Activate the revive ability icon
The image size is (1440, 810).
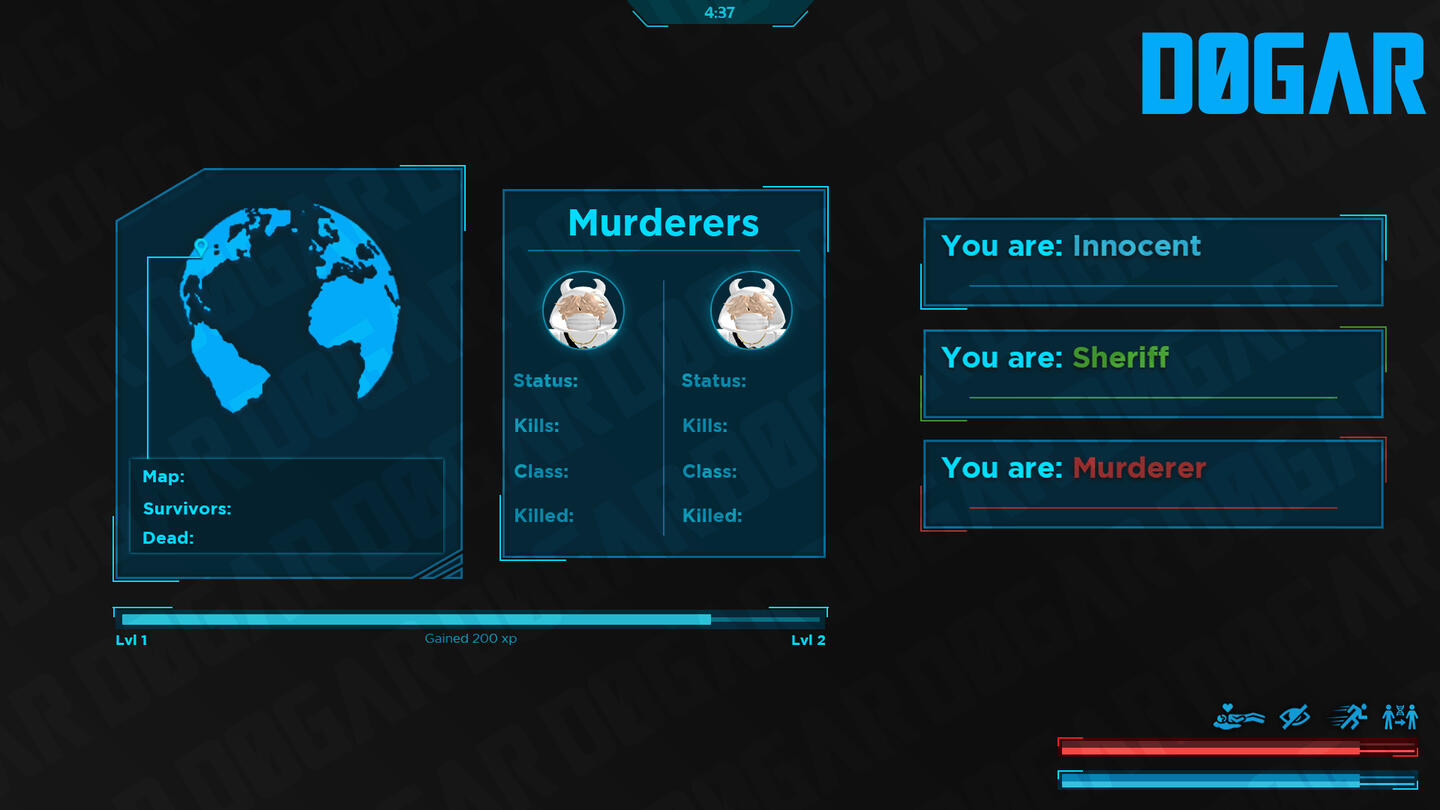click(x=1239, y=716)
